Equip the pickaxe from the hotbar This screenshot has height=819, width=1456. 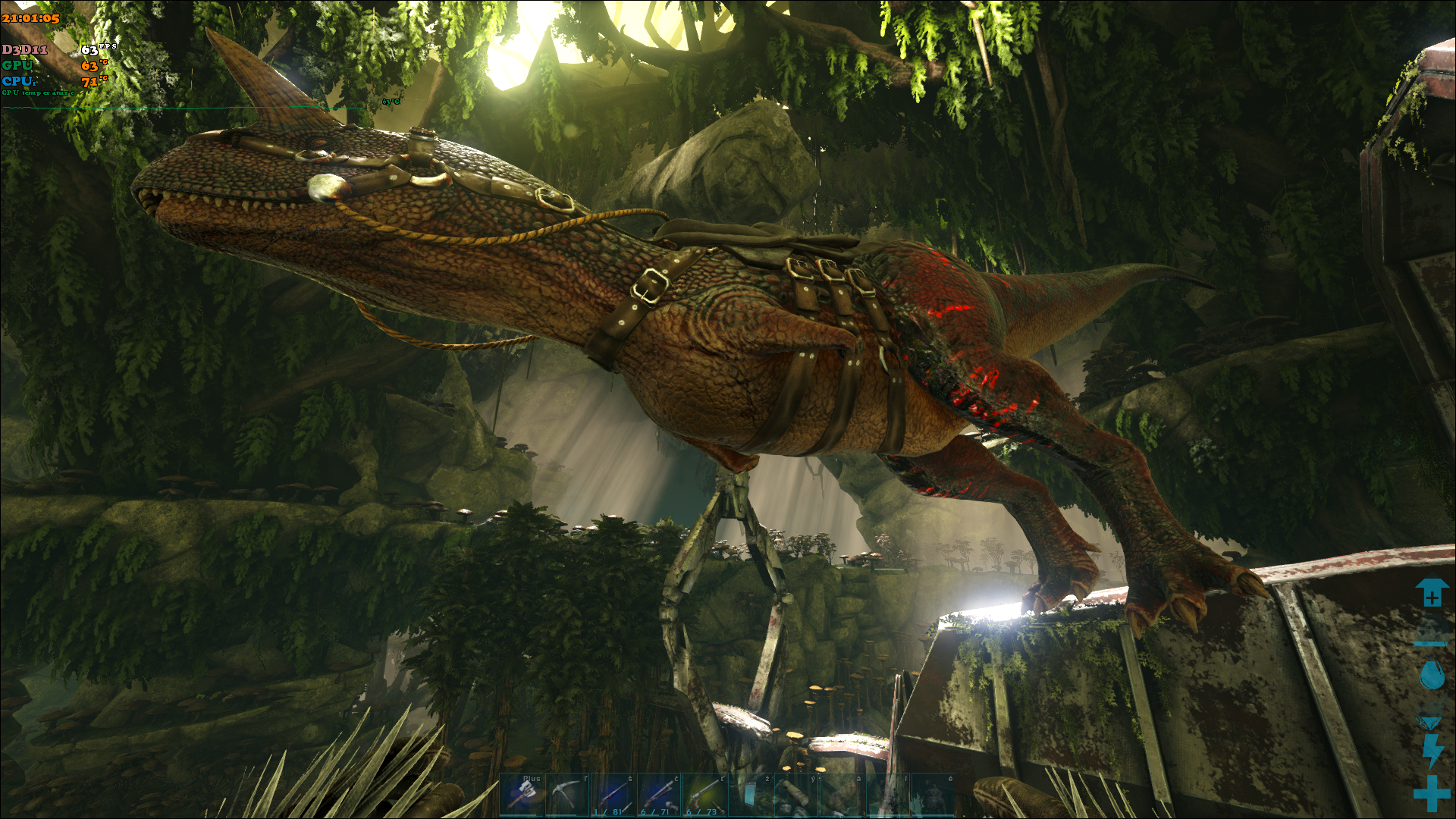[567, 794]
